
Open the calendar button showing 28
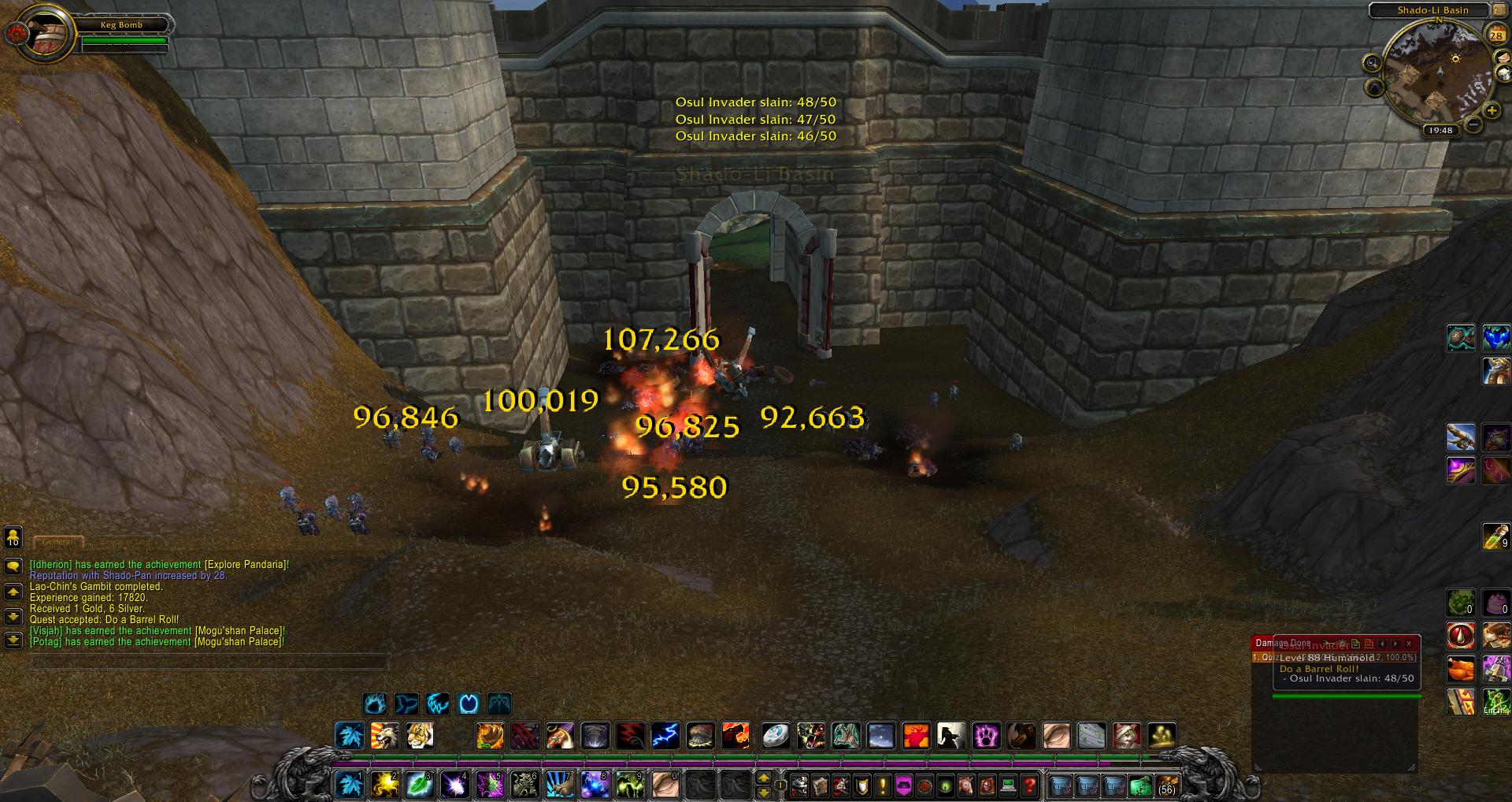(1495, 35)
